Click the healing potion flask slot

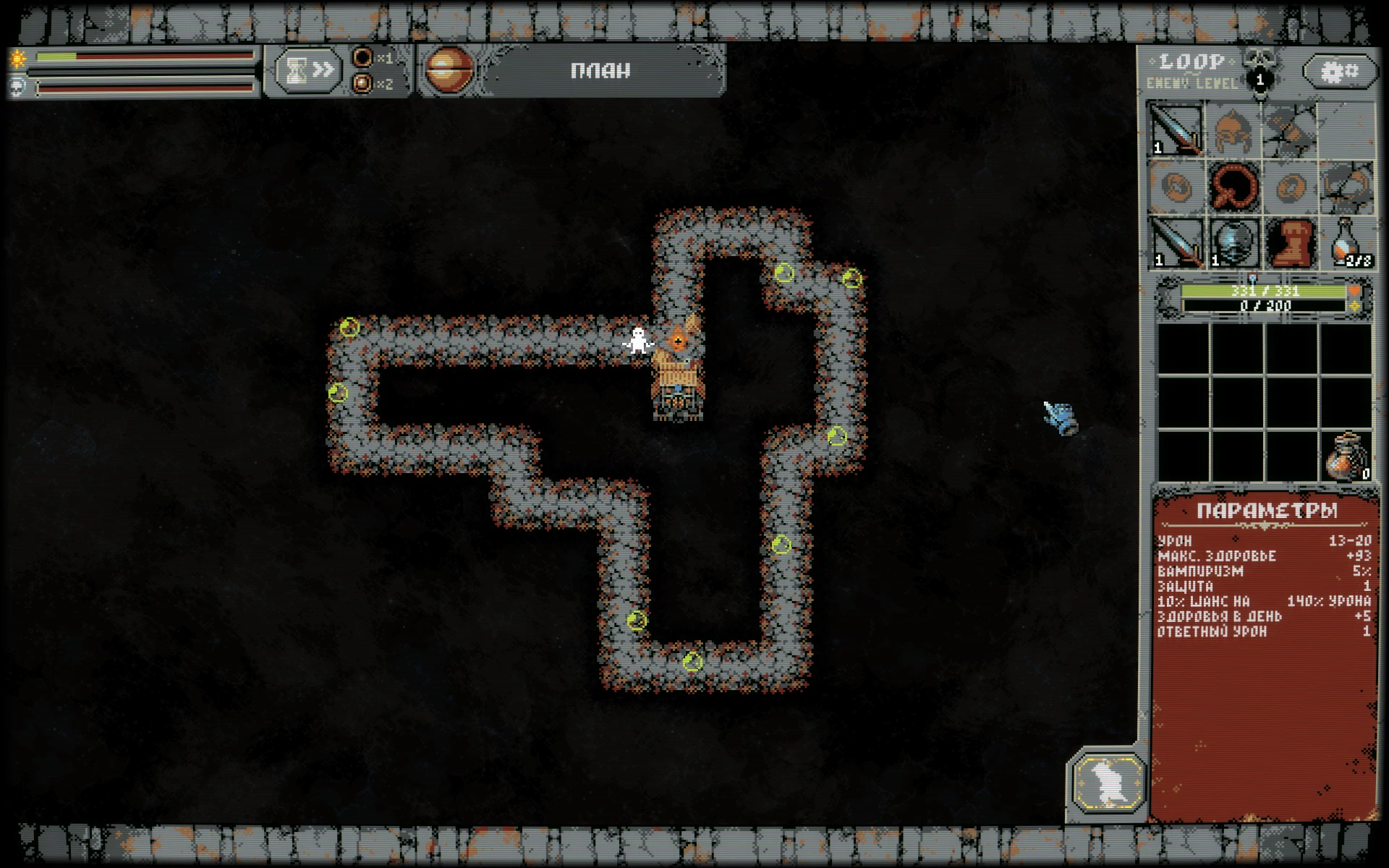pos(1347,242)
